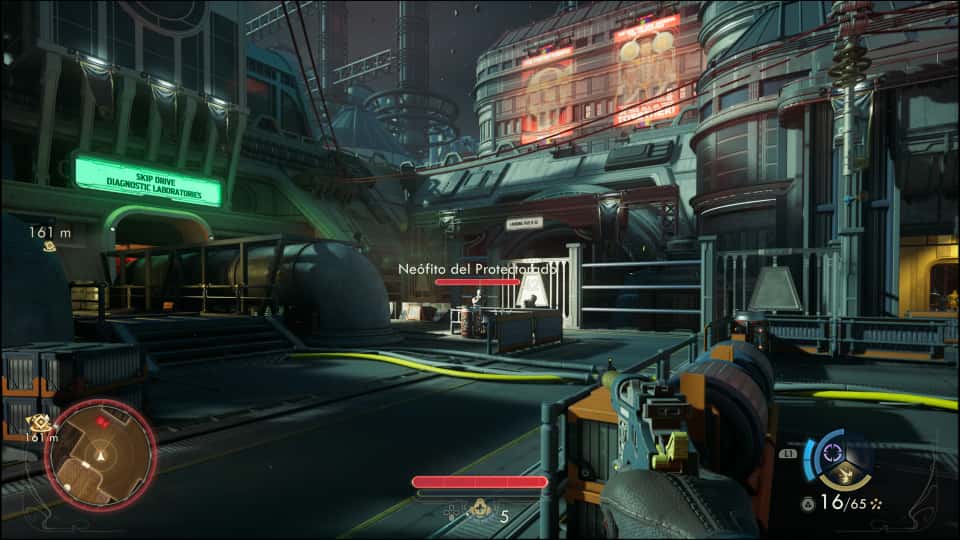The image size is (960, 540).
Task: Click the red enemy blip on the minimap
Action: (x=100, y=424)
